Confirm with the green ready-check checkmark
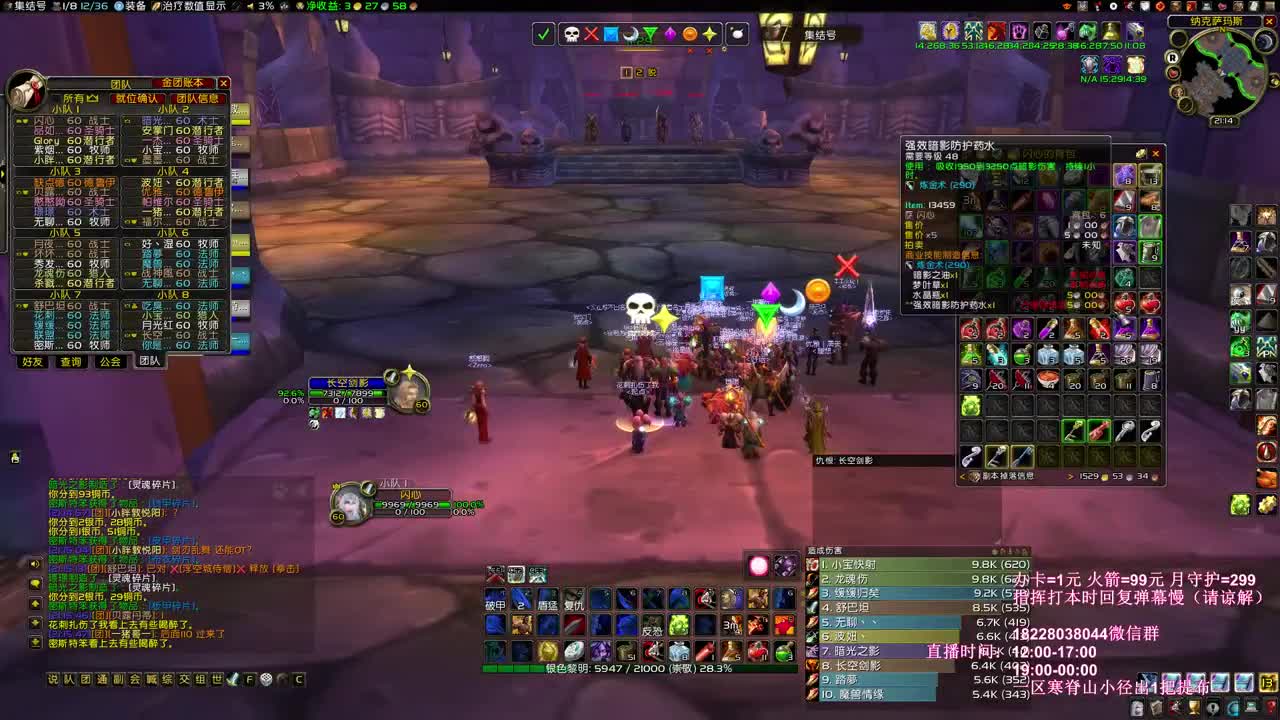The width and height of the screenshot is (1280, 720). click(542, 33)
